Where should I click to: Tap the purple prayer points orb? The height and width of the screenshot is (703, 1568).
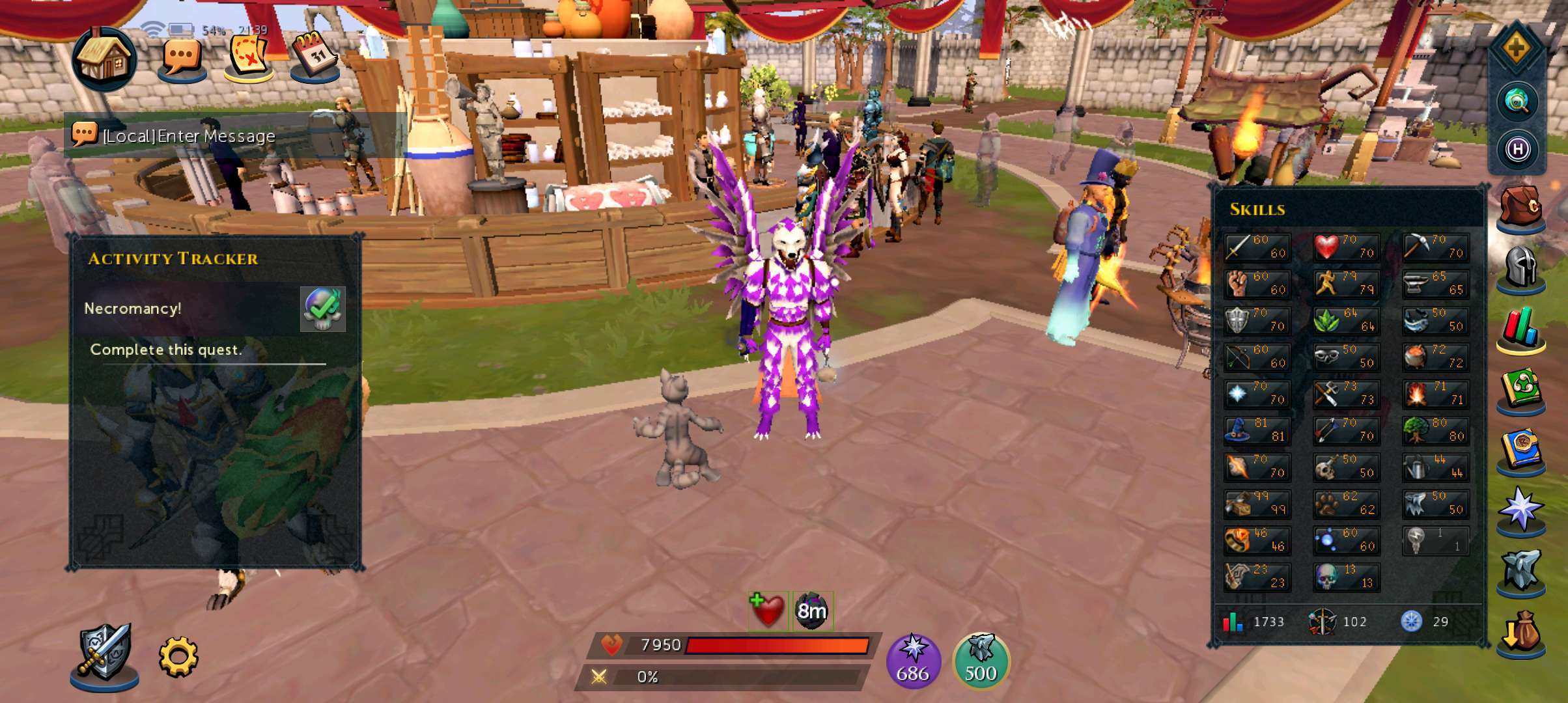pyautogui.click(x=913, y=661)
